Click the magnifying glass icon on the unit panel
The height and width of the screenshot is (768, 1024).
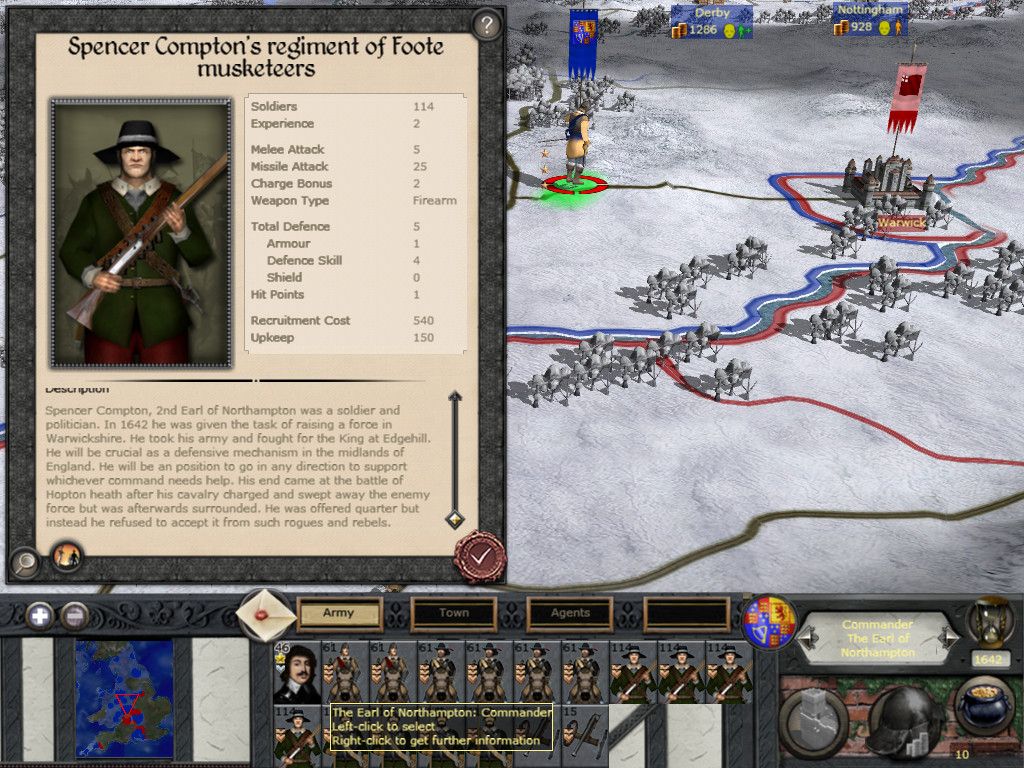click(25, 563)
